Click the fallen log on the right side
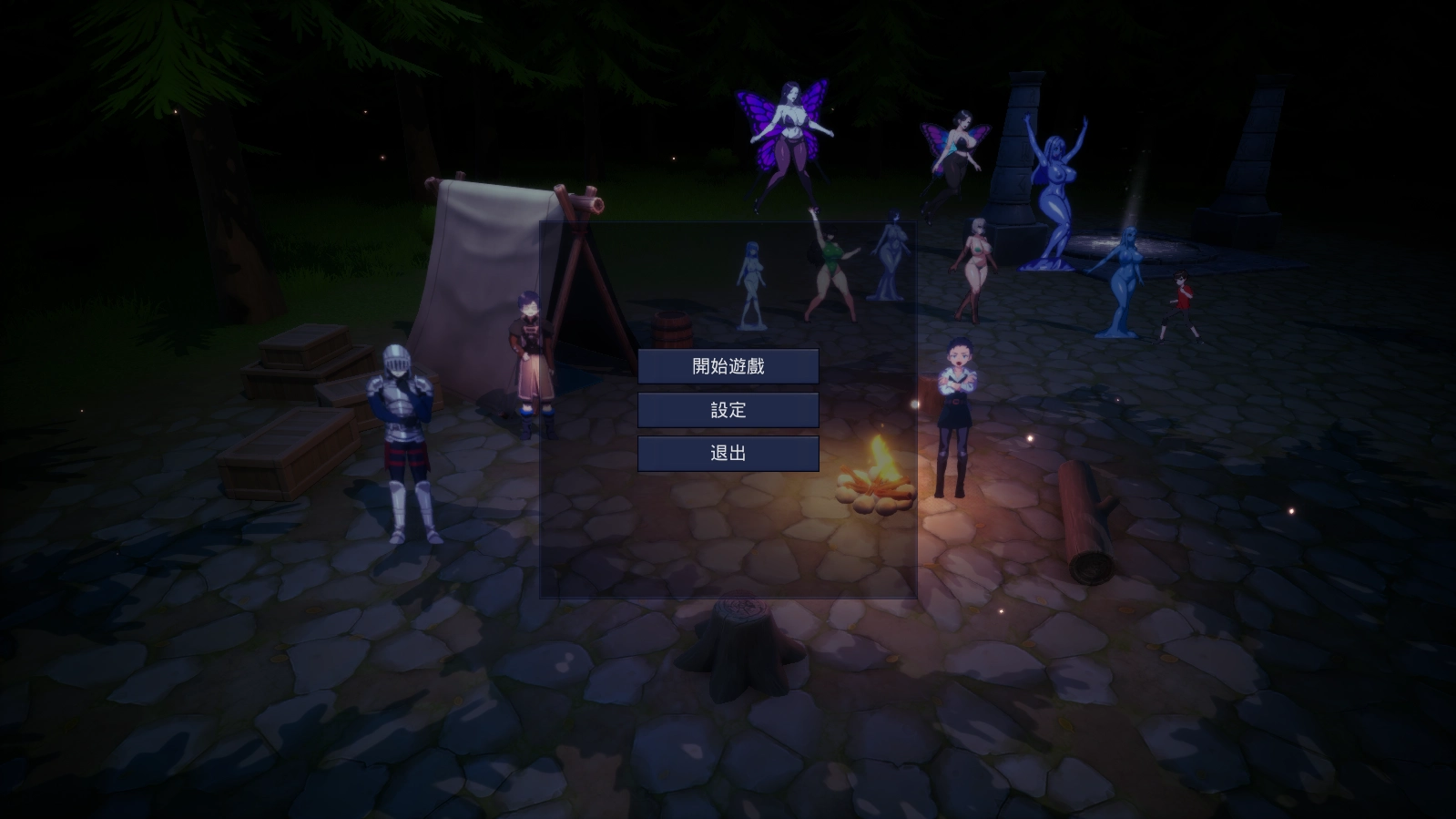1456x819 pixels. pos(1084,519)
